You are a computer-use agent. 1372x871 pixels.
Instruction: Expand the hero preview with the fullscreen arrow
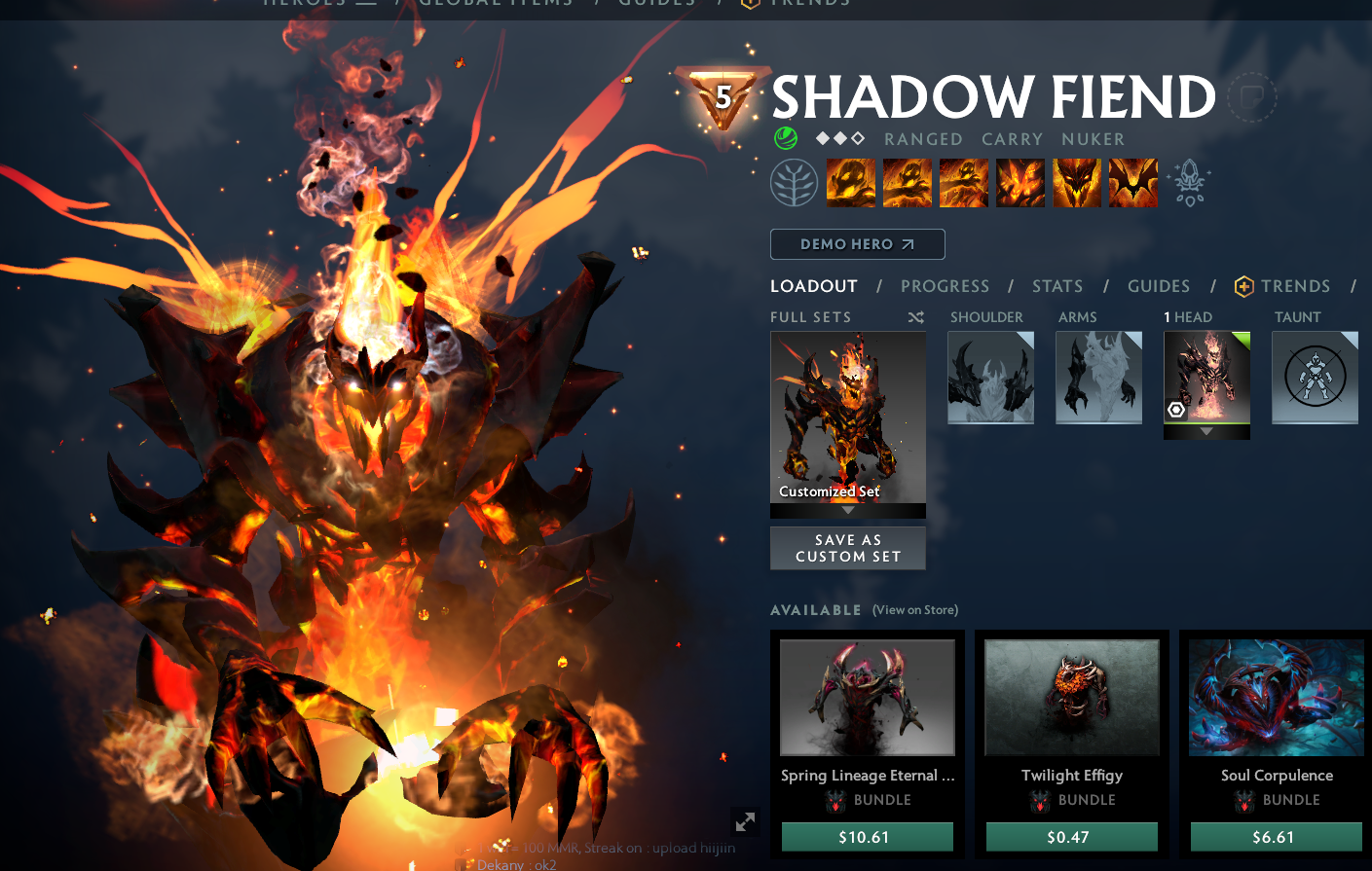746,822
